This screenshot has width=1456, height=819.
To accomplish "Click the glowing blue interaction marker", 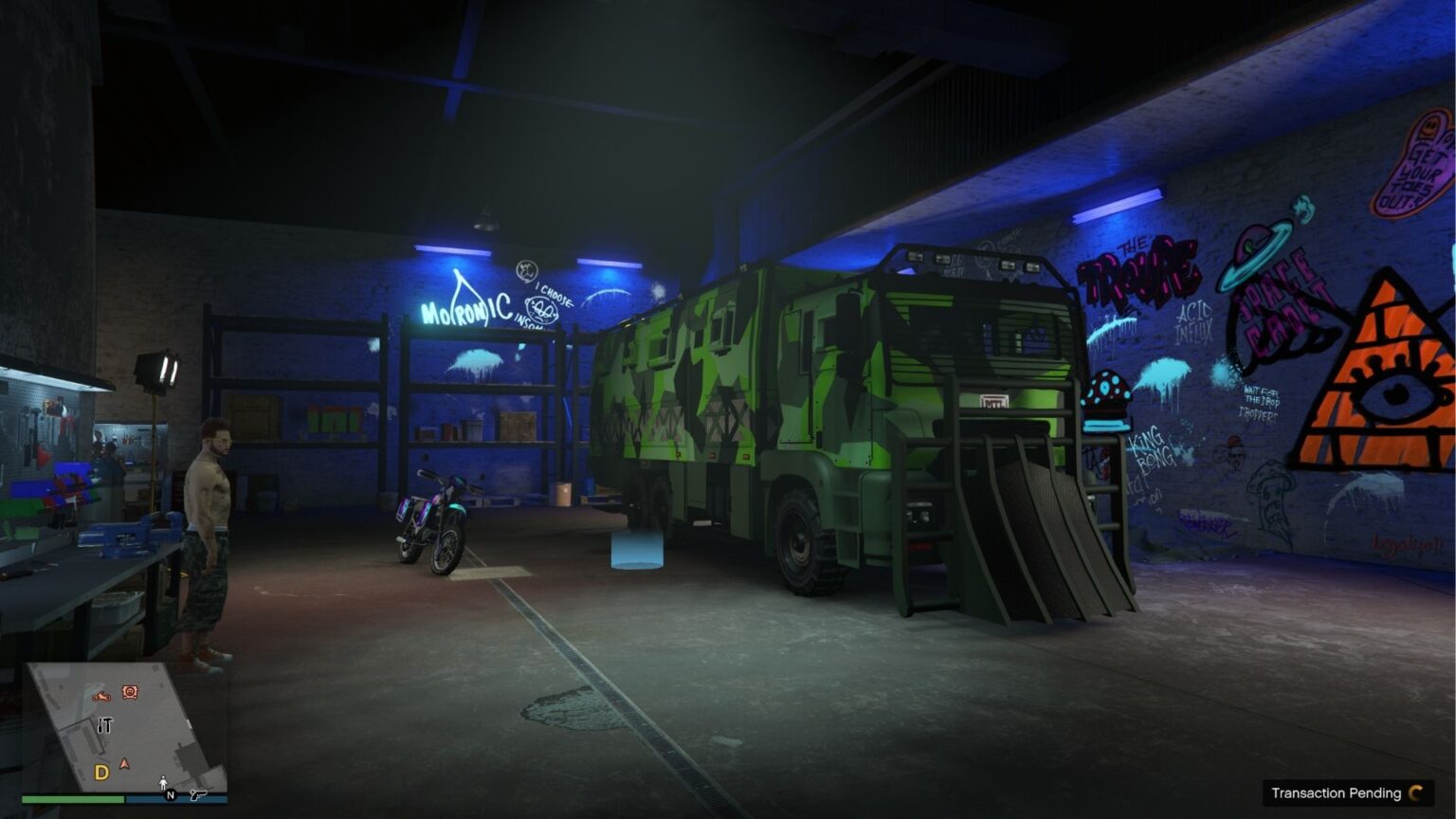I will click(x=634, y=550).
